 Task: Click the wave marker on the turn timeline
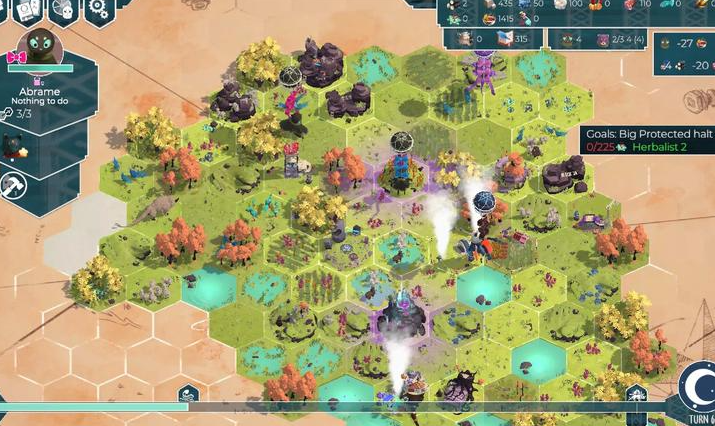(x=188, y=394)
